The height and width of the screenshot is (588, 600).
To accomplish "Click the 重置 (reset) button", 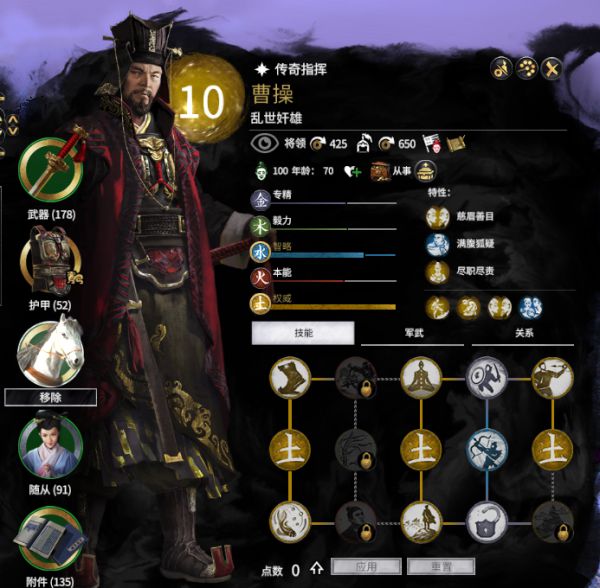I will coord(440,567).
